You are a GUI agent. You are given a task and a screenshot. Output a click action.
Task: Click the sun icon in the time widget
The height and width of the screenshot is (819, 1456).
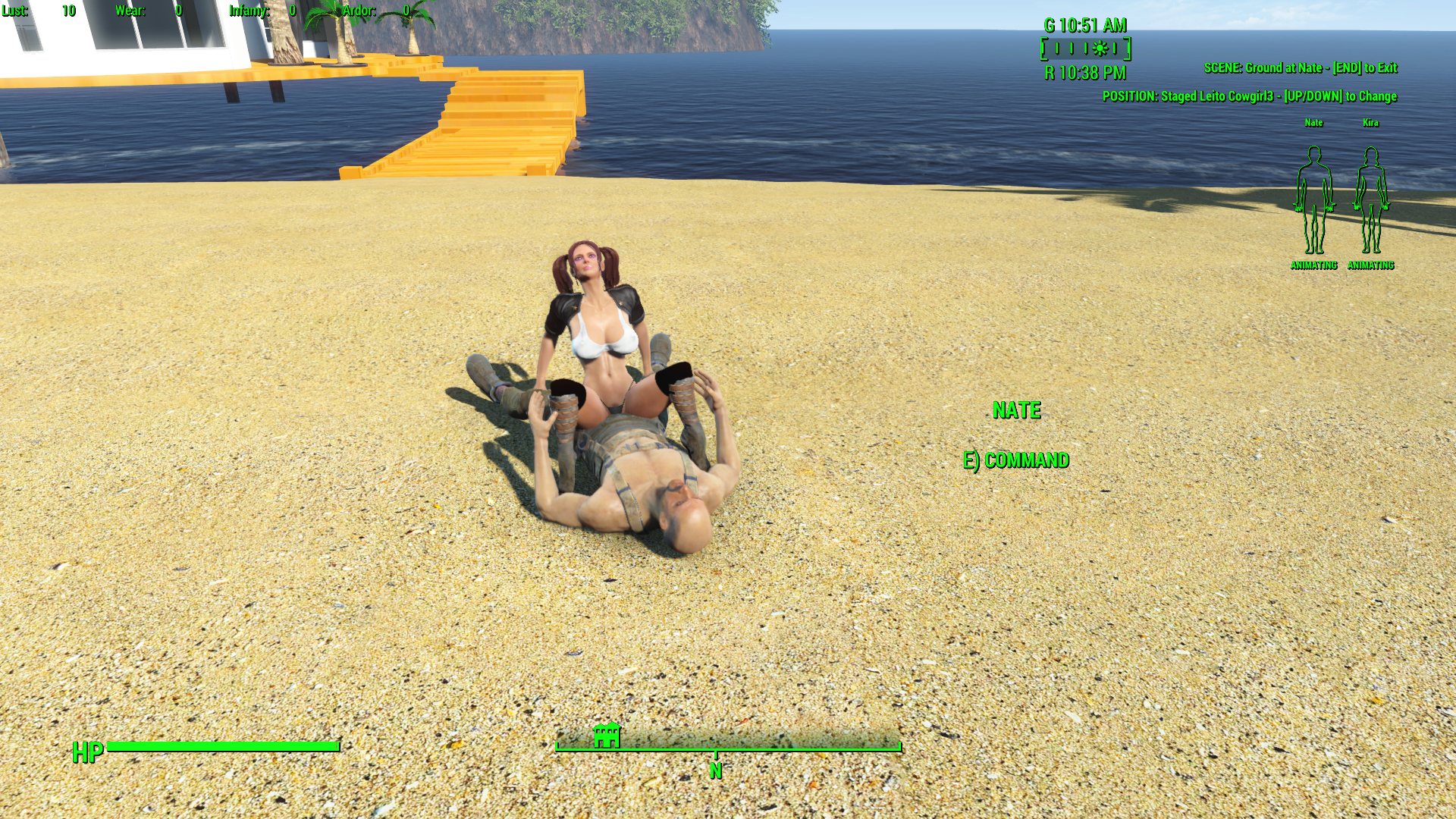tap(1100, 49)
